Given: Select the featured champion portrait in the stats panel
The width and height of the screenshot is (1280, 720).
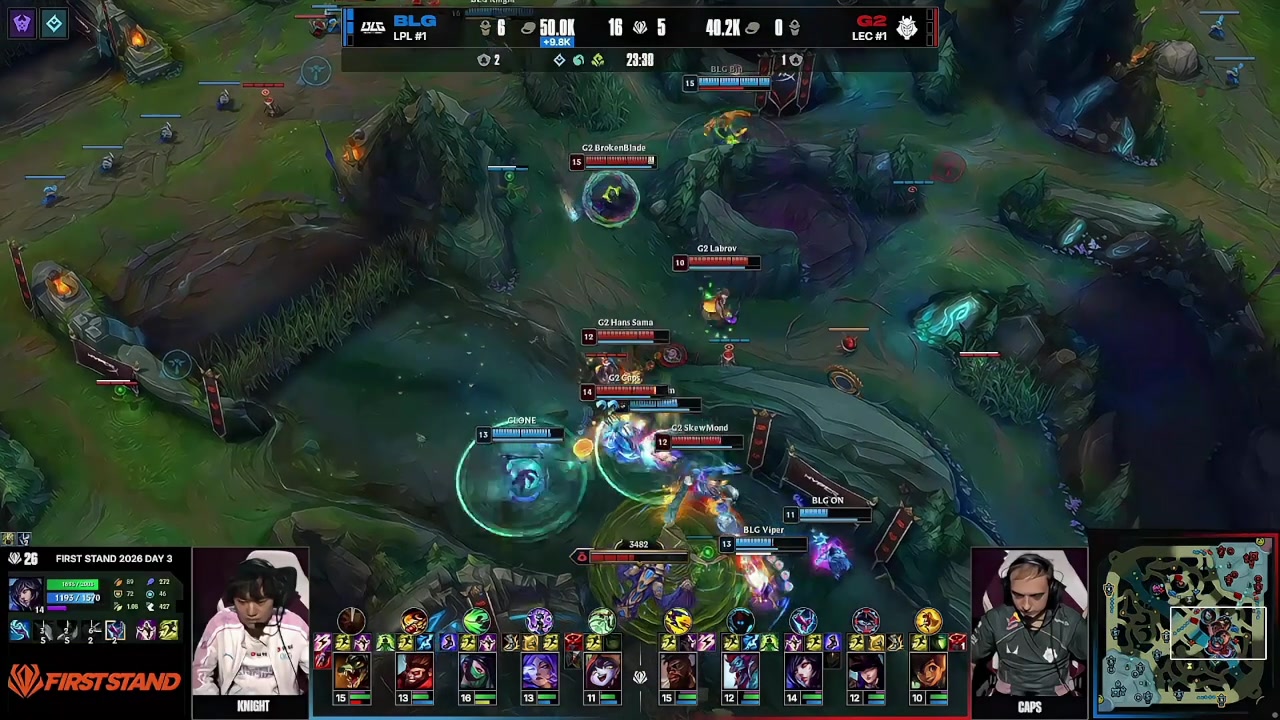Looking at the screenshot, I should (25, 593).
